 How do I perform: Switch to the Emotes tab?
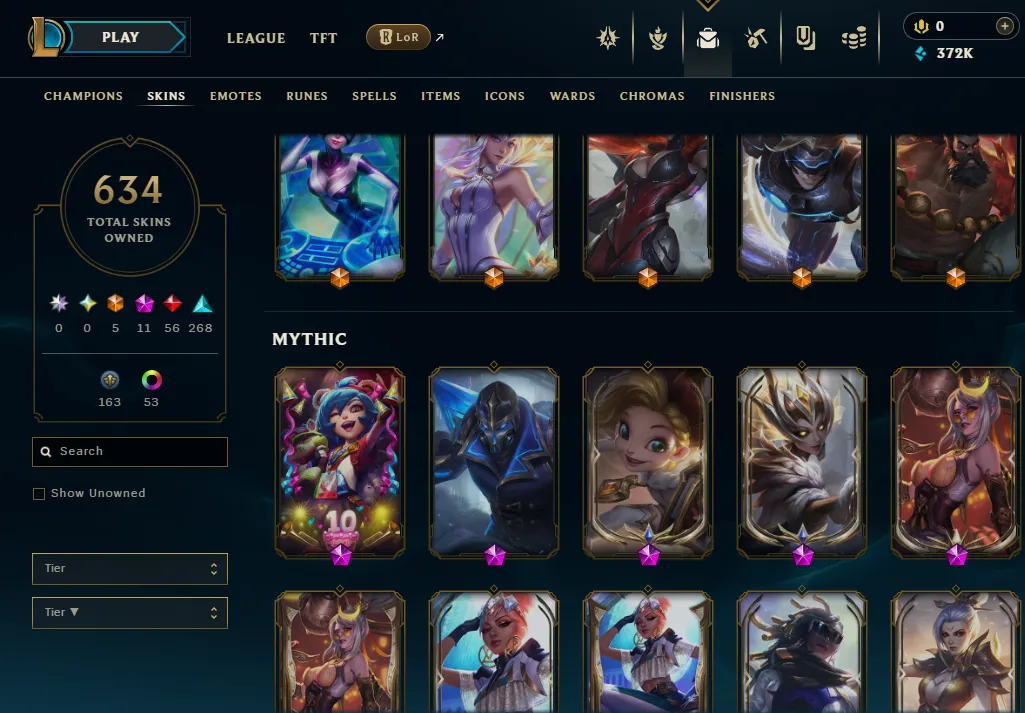point(235,96)
